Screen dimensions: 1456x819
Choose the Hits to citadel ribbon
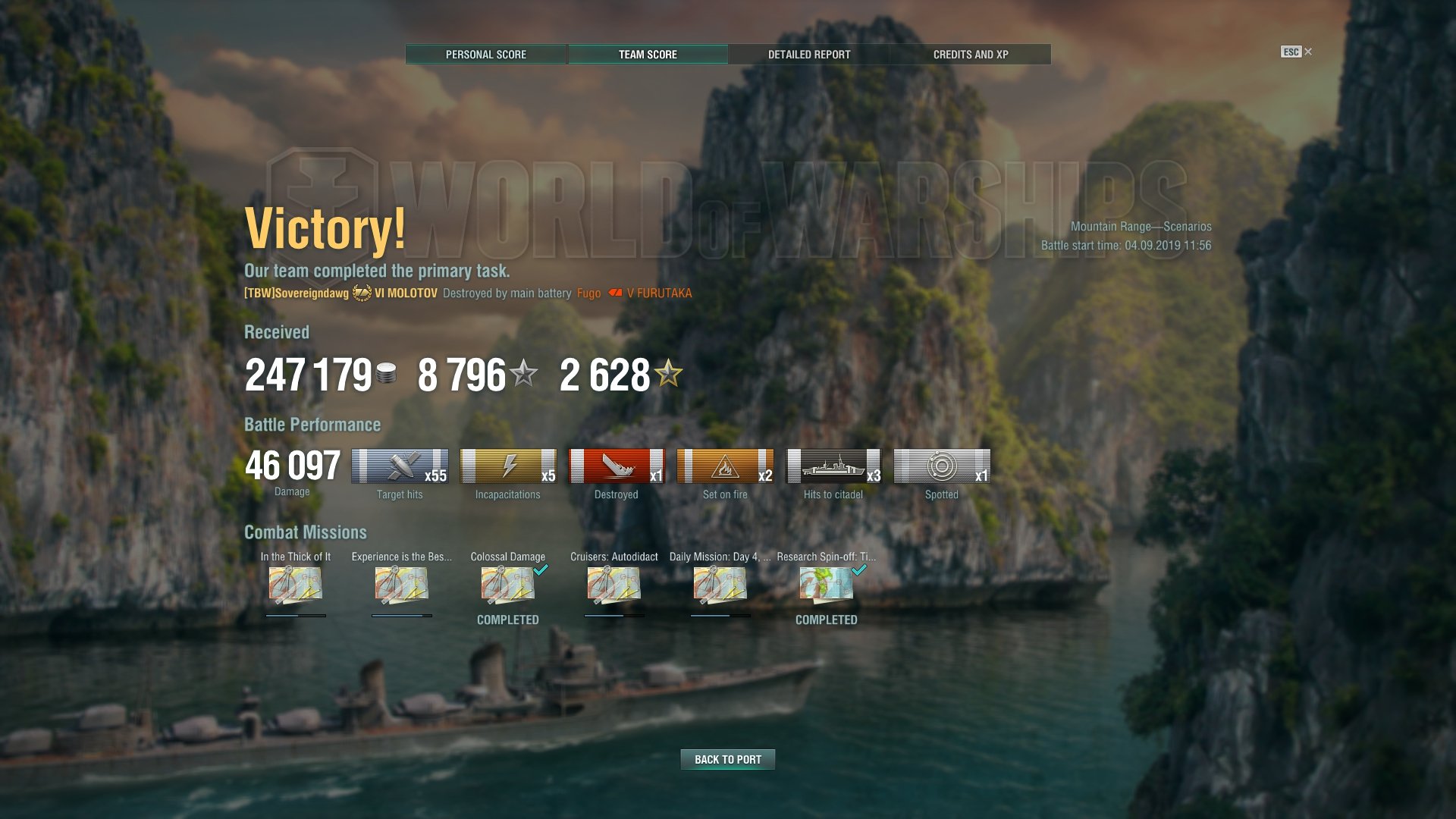(x=833, y=466)
